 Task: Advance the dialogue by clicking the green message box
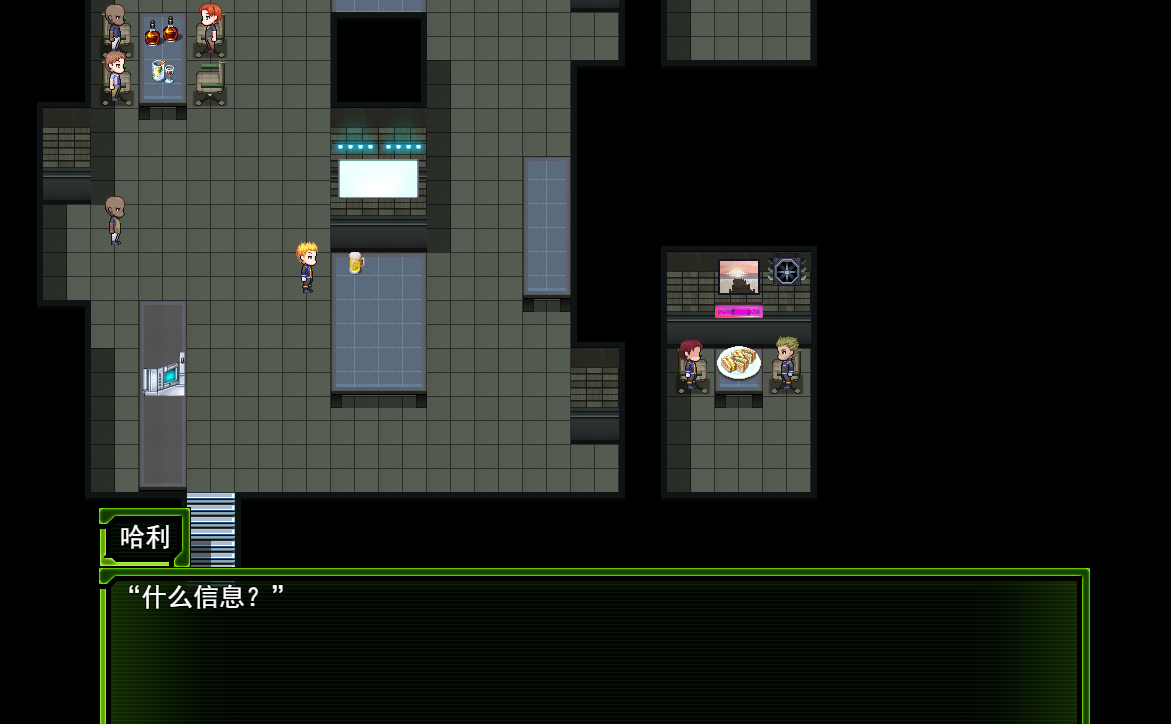594,648
